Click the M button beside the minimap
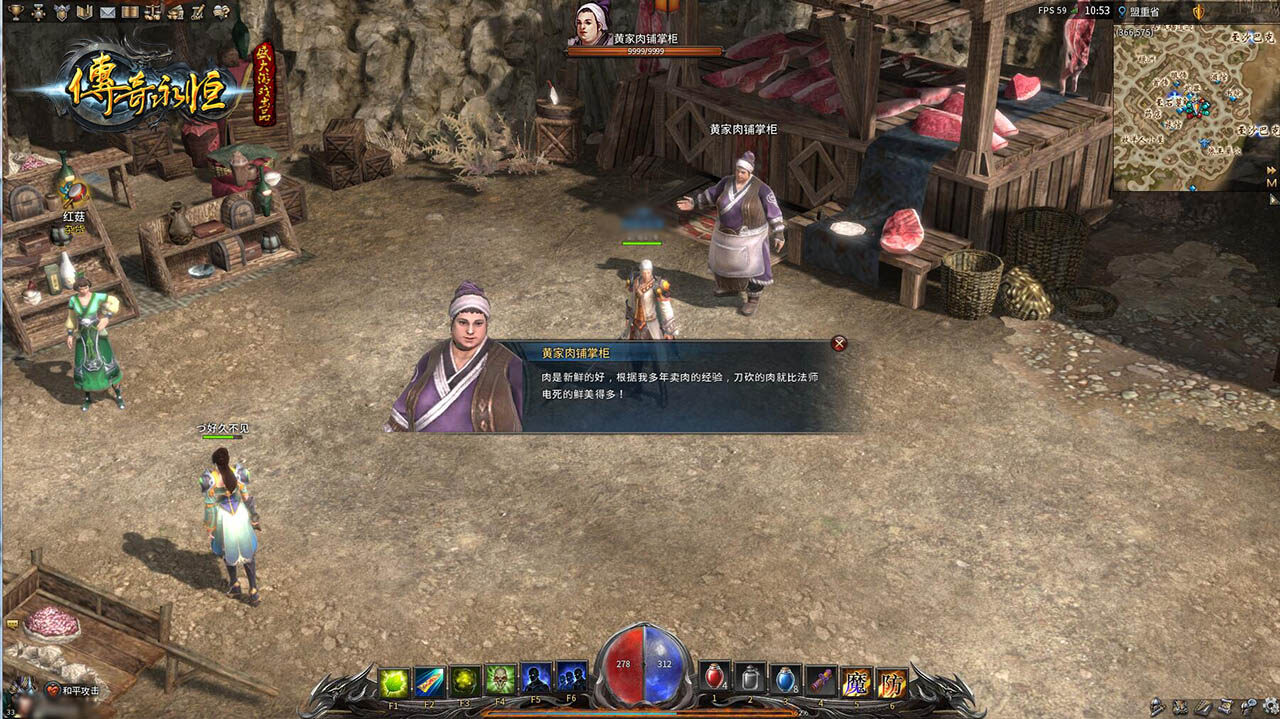 pyautogui.click(x=1271, y=184)
